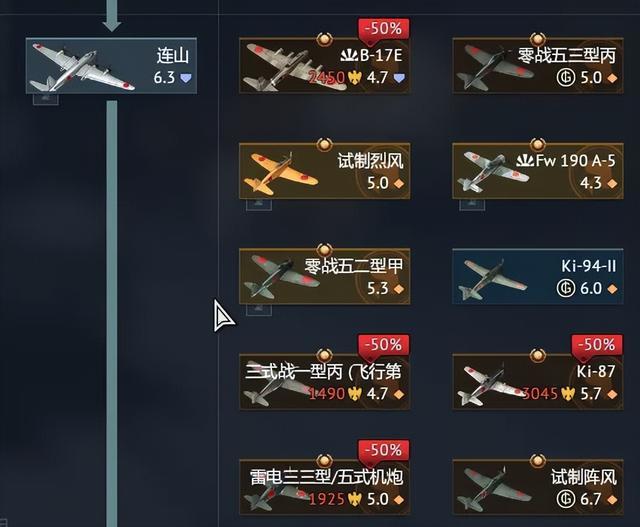Open the Ki-94-II aircraft card
The height and width of the screenshot is (527, 640).
[538, 276]
